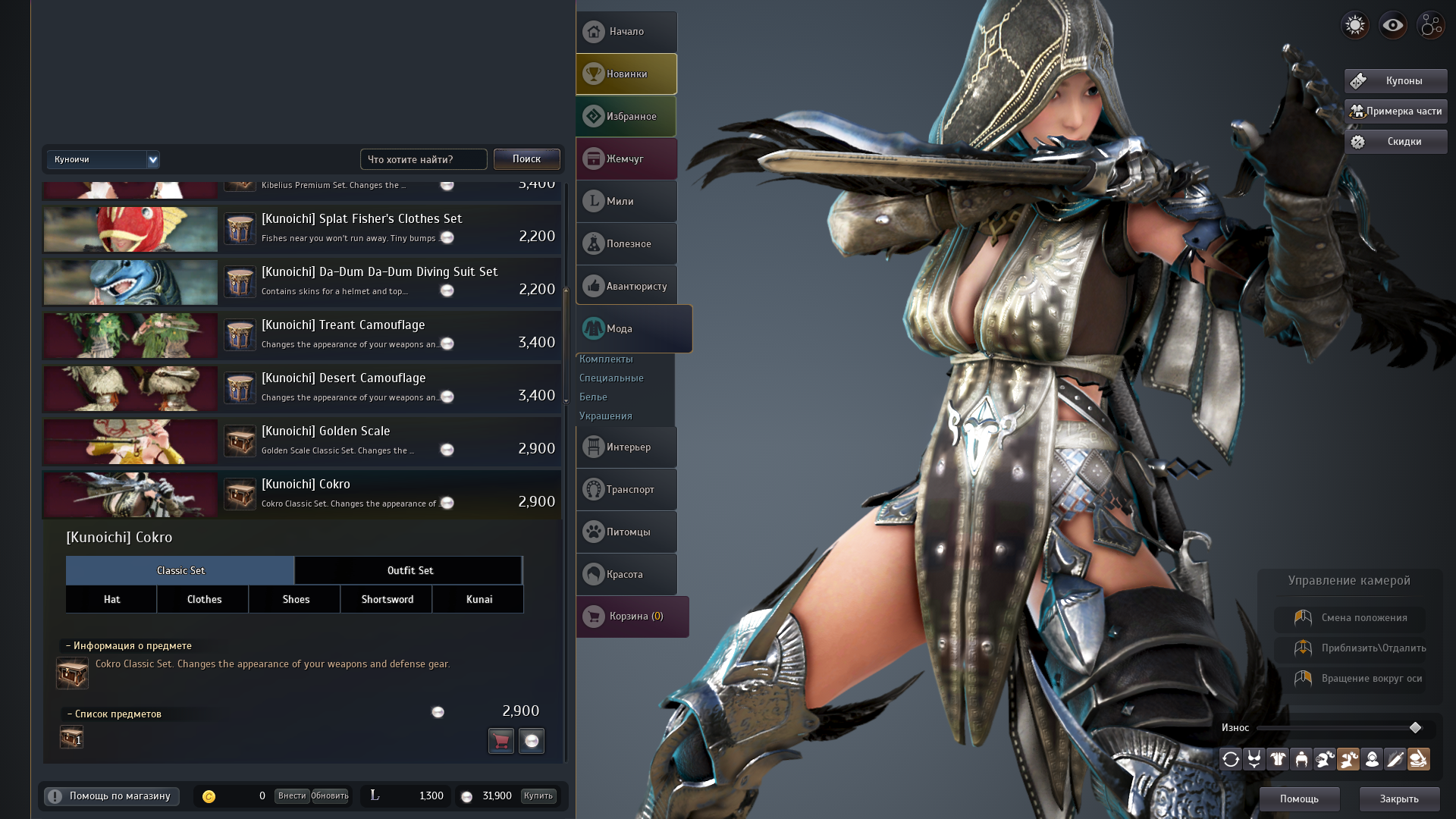Select the [Kunoichi] Golden Scale thumbnail
The width and height of the screenshot is (1456, 819).
[130, 441]
